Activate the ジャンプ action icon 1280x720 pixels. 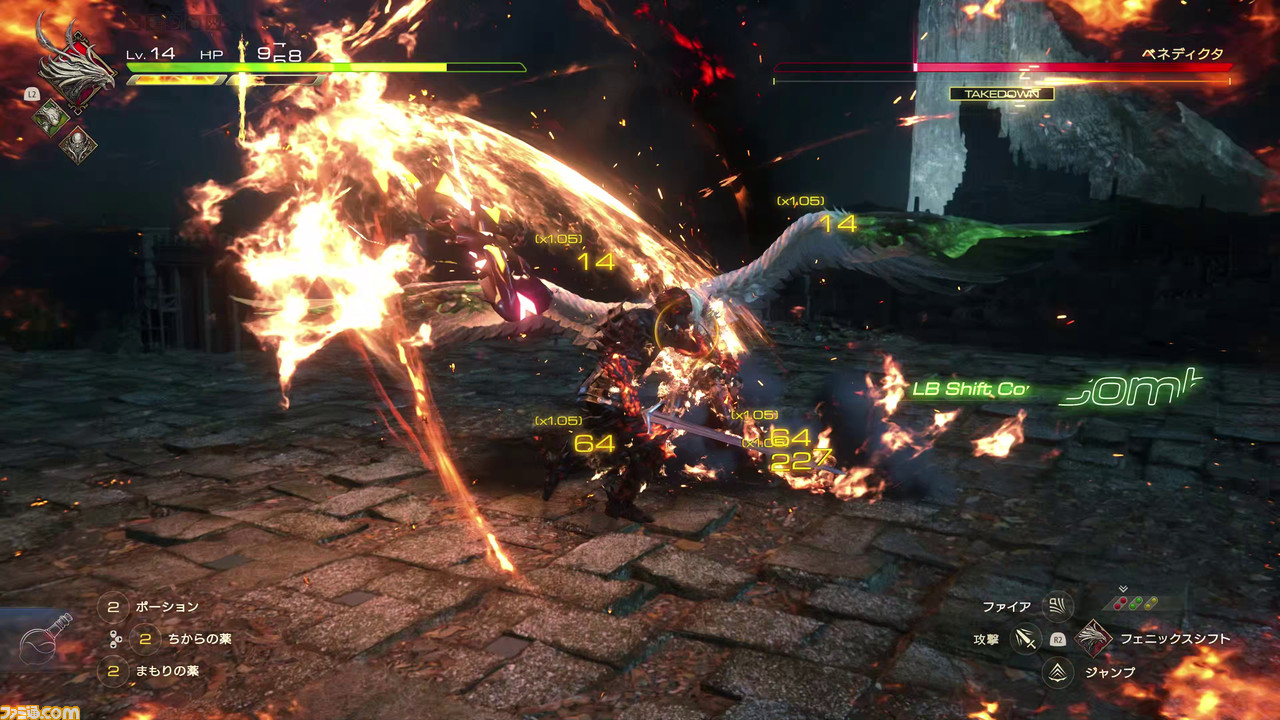tap(1057, 672)
